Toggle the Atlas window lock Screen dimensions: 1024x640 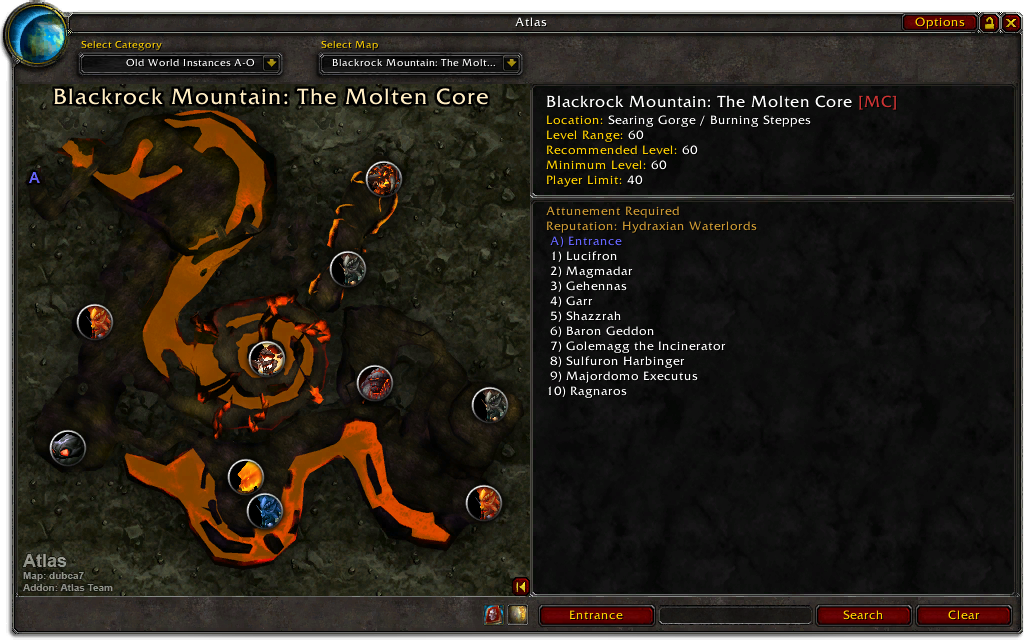pos(989,22)
